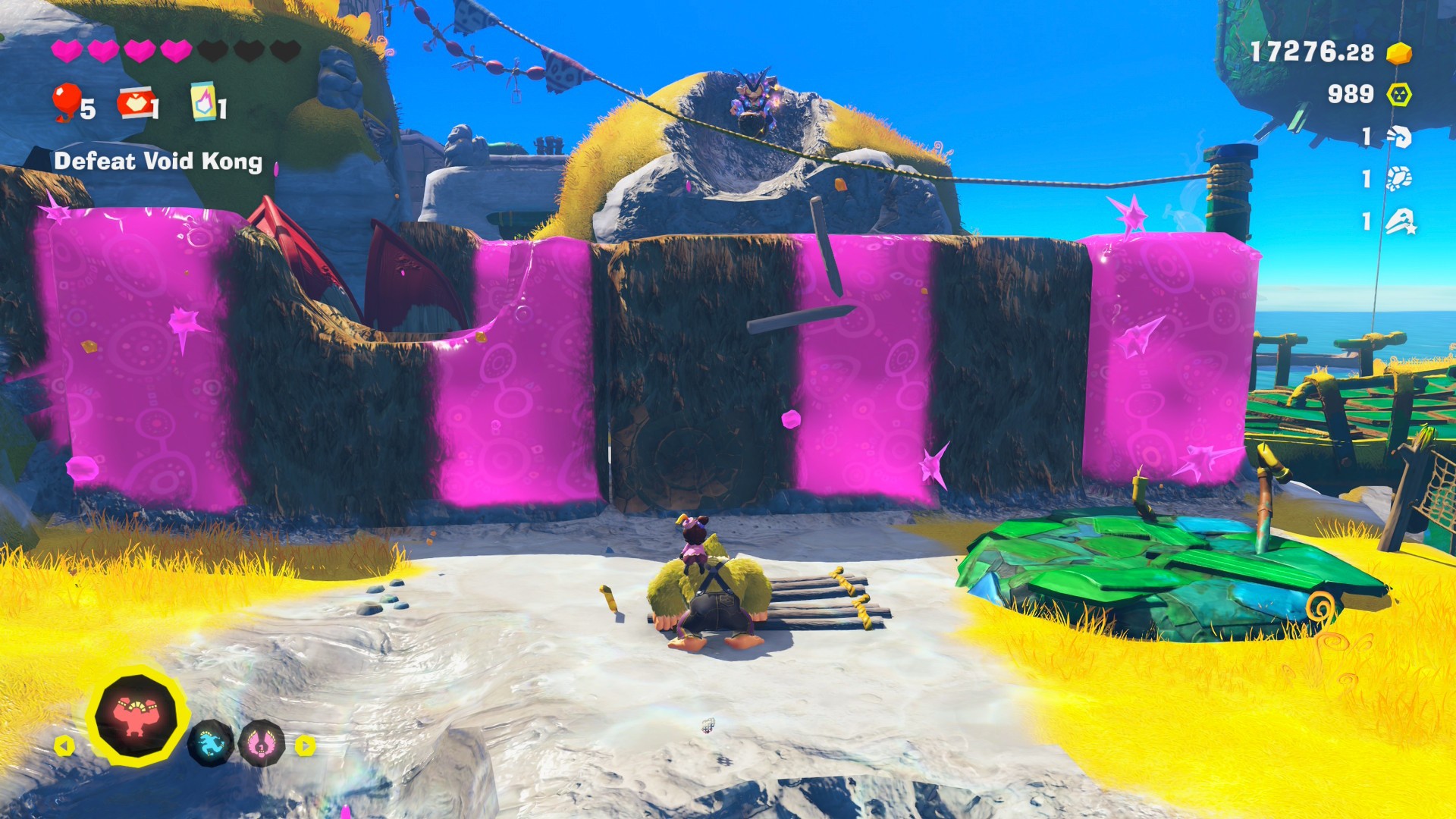The height and width of the screenshot is (819, 1456).
Task: Click the gold nugget currency icon
Action: pos(1398,53)
